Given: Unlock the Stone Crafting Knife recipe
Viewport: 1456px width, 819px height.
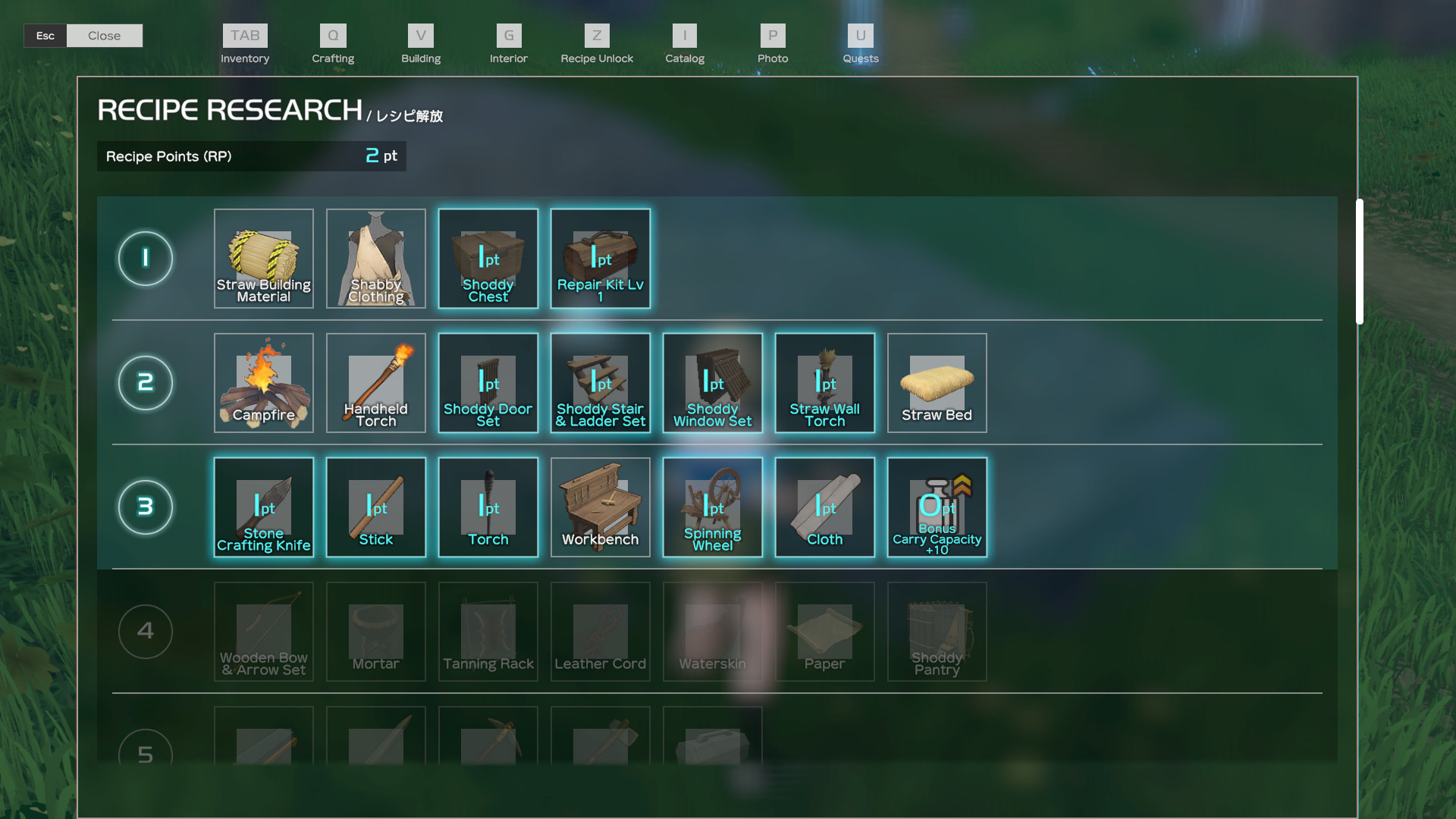Looking at the screenshot, I should 264,507.
